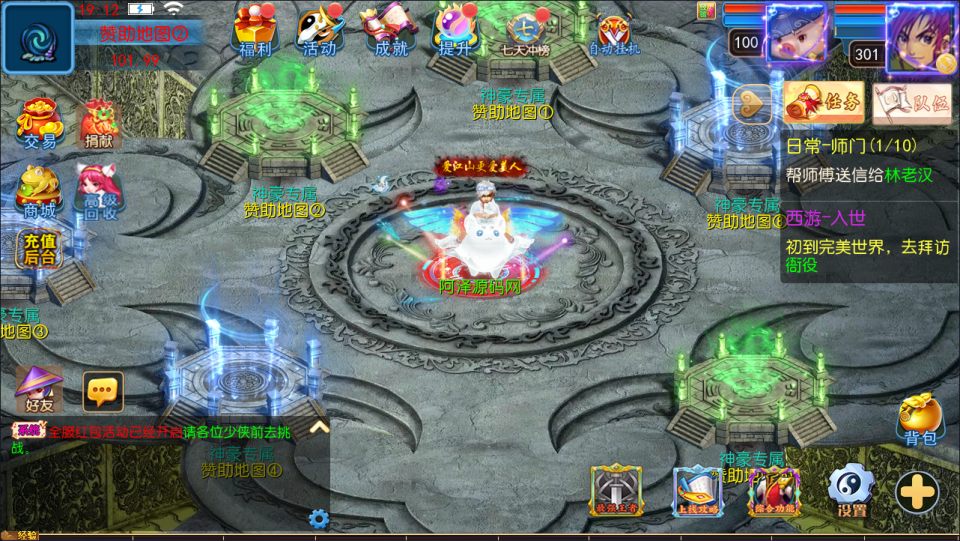Image resolution: width=960 pixels, height=541 pixels.
Task: Open the 设置 settings gear
Action: click(x=851, y=491)
